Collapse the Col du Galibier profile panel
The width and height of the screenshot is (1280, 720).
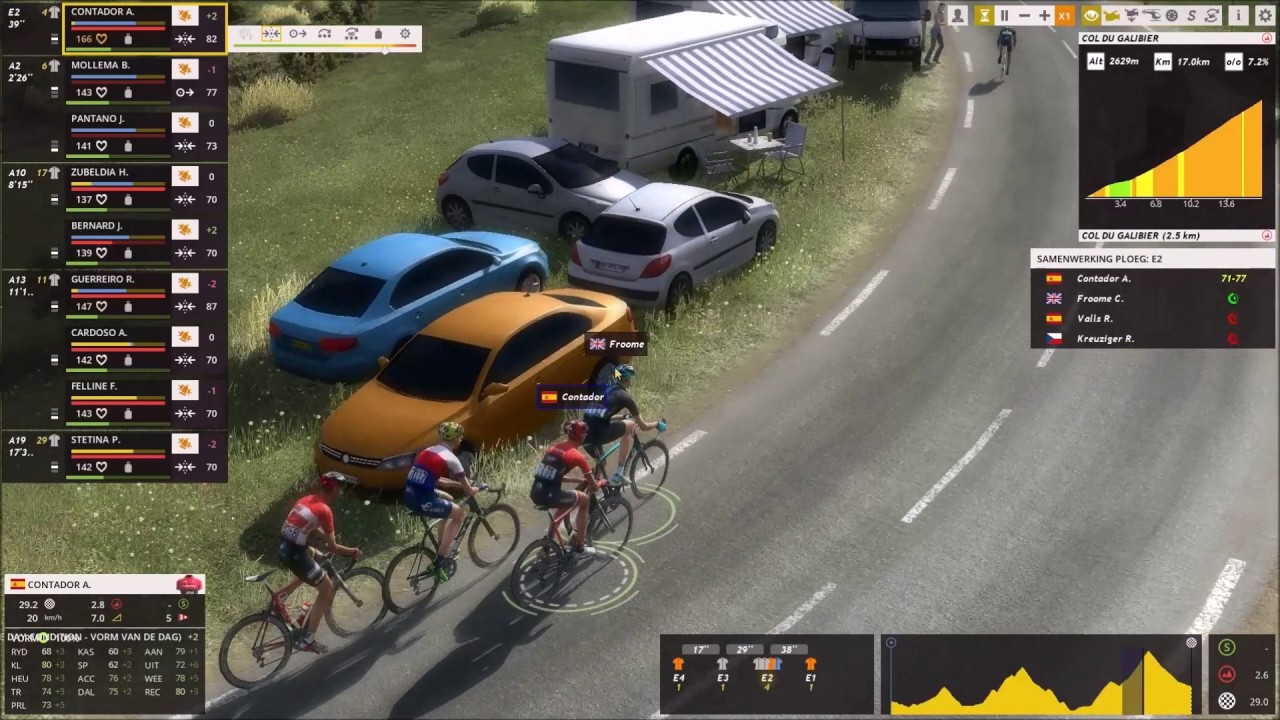[1267, 38]
